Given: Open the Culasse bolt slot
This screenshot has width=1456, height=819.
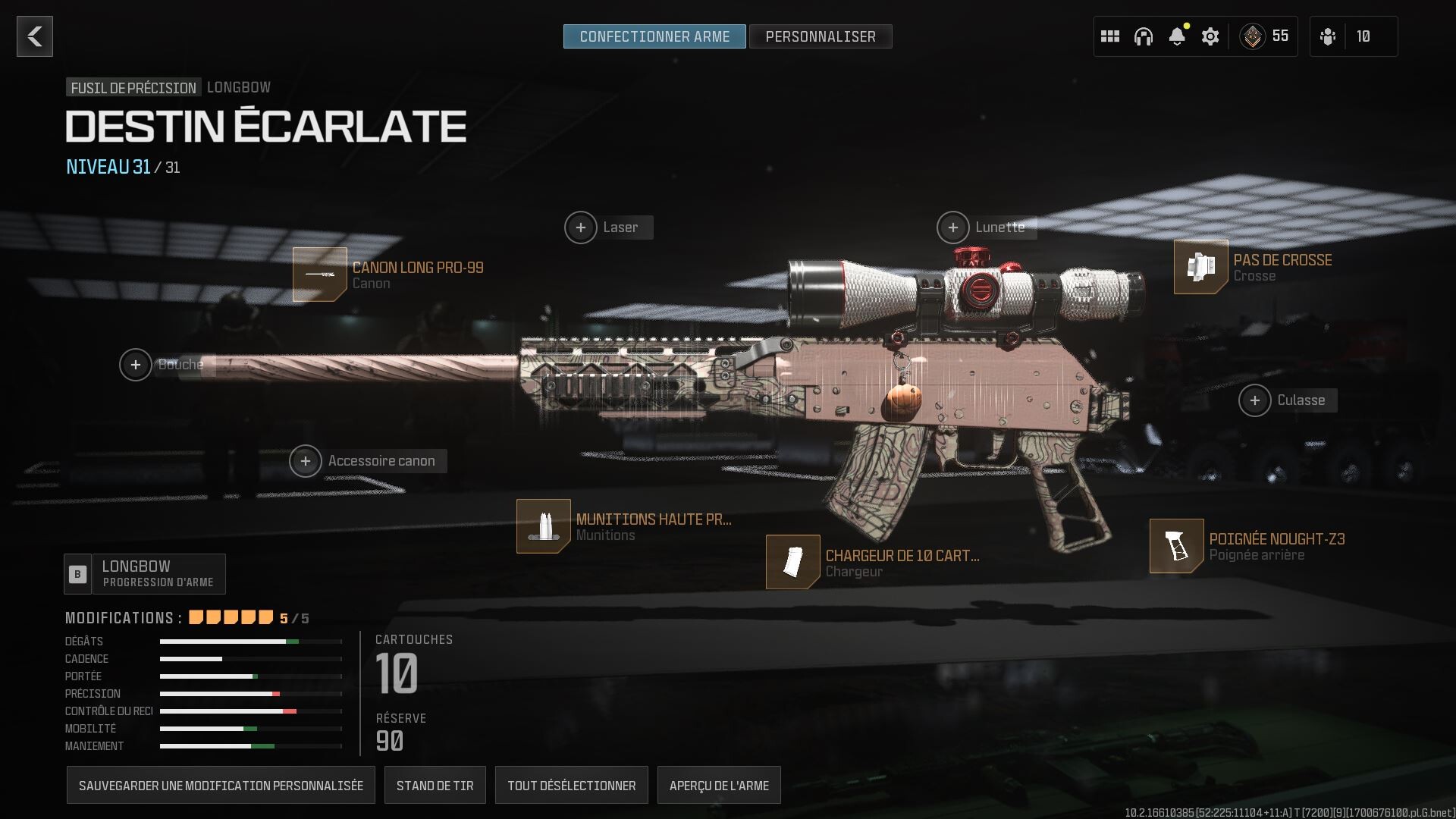Looking at the screenshot, I should [1256, 400].
